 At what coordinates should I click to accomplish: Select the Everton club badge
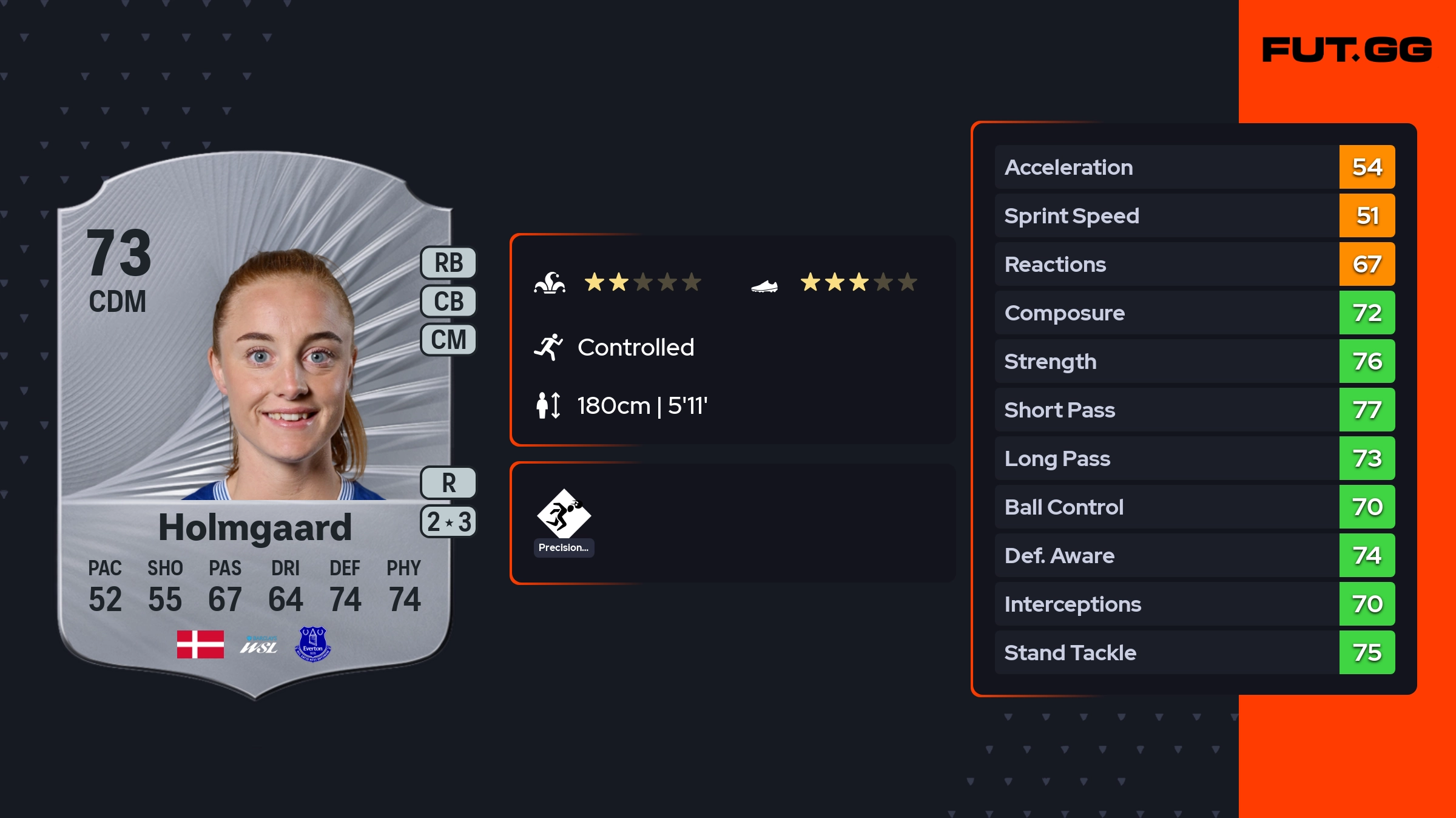(x=313, y=644)
